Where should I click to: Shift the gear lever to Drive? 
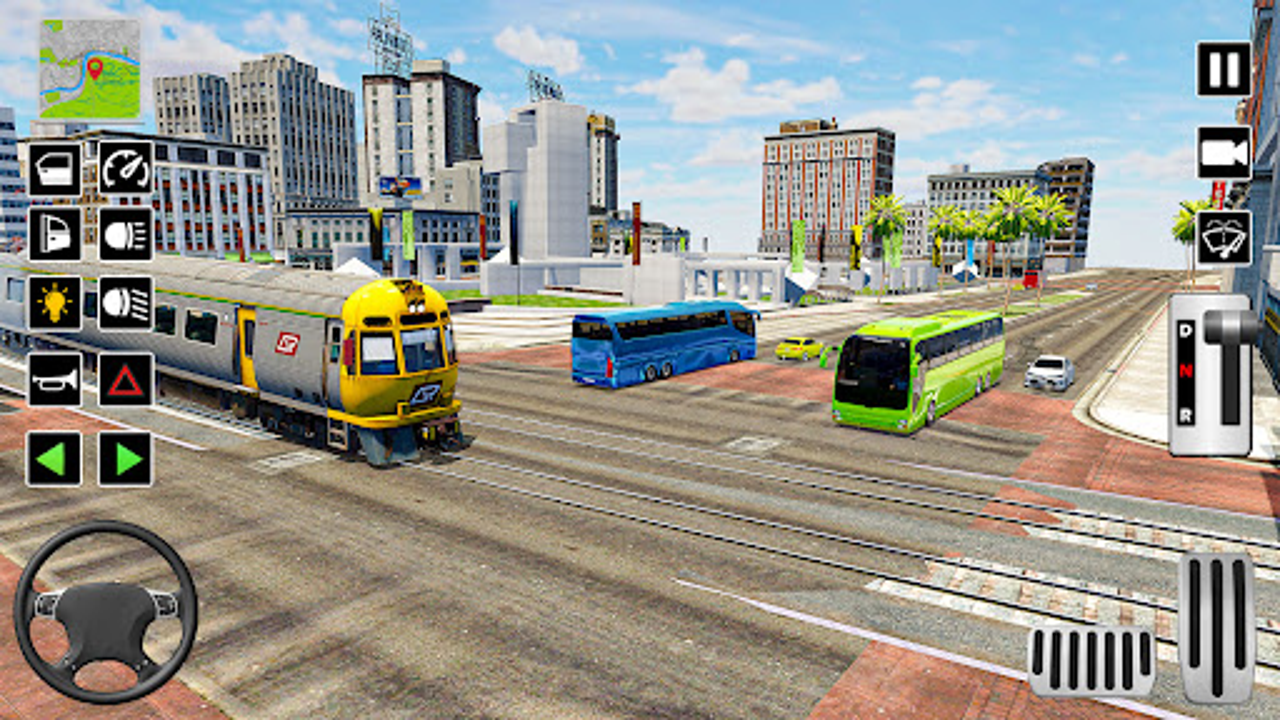click(x=1185, y=330)
